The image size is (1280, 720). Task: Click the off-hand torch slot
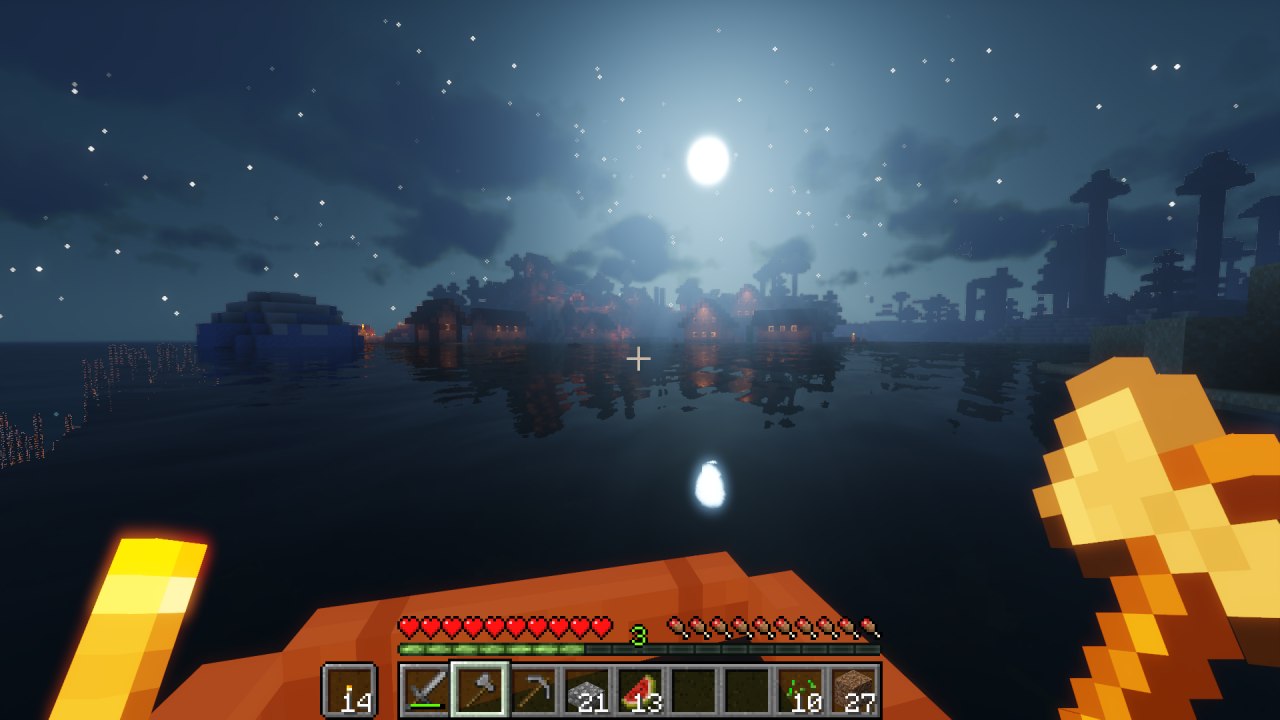349,690
